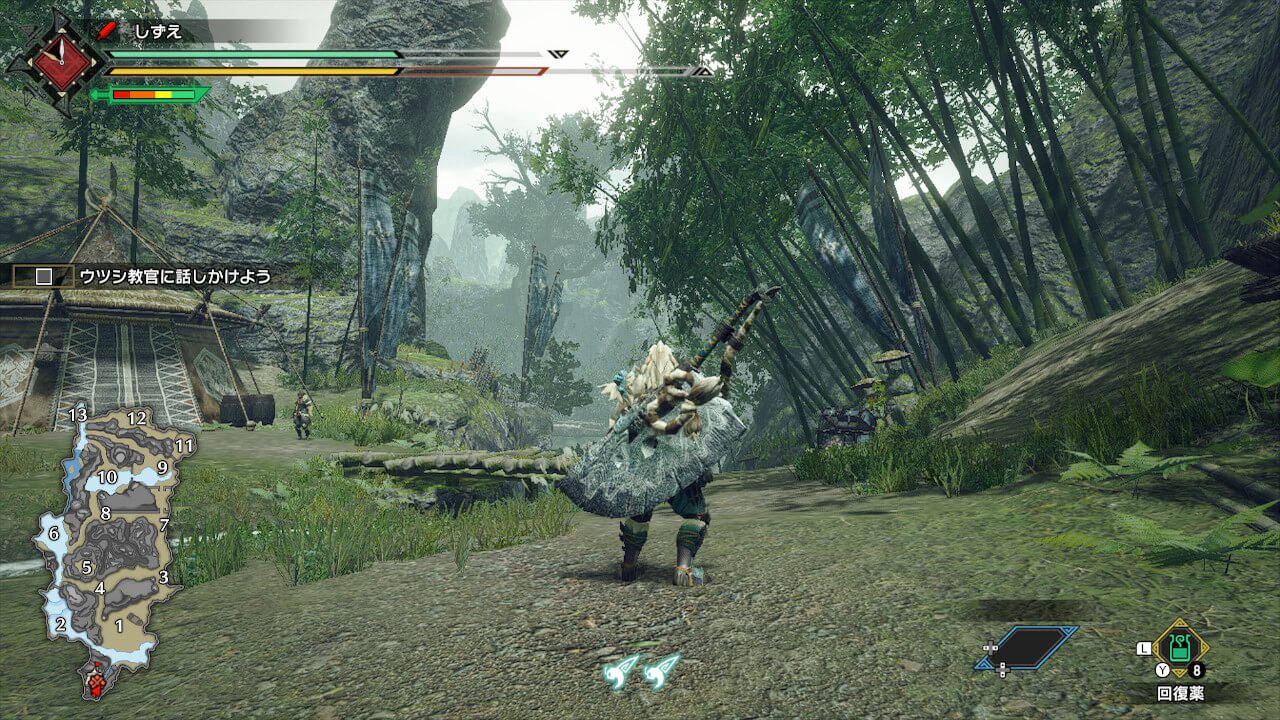Select the empty action bar slot
The width and height of the screenshot is (1280, 720).
1028,647
